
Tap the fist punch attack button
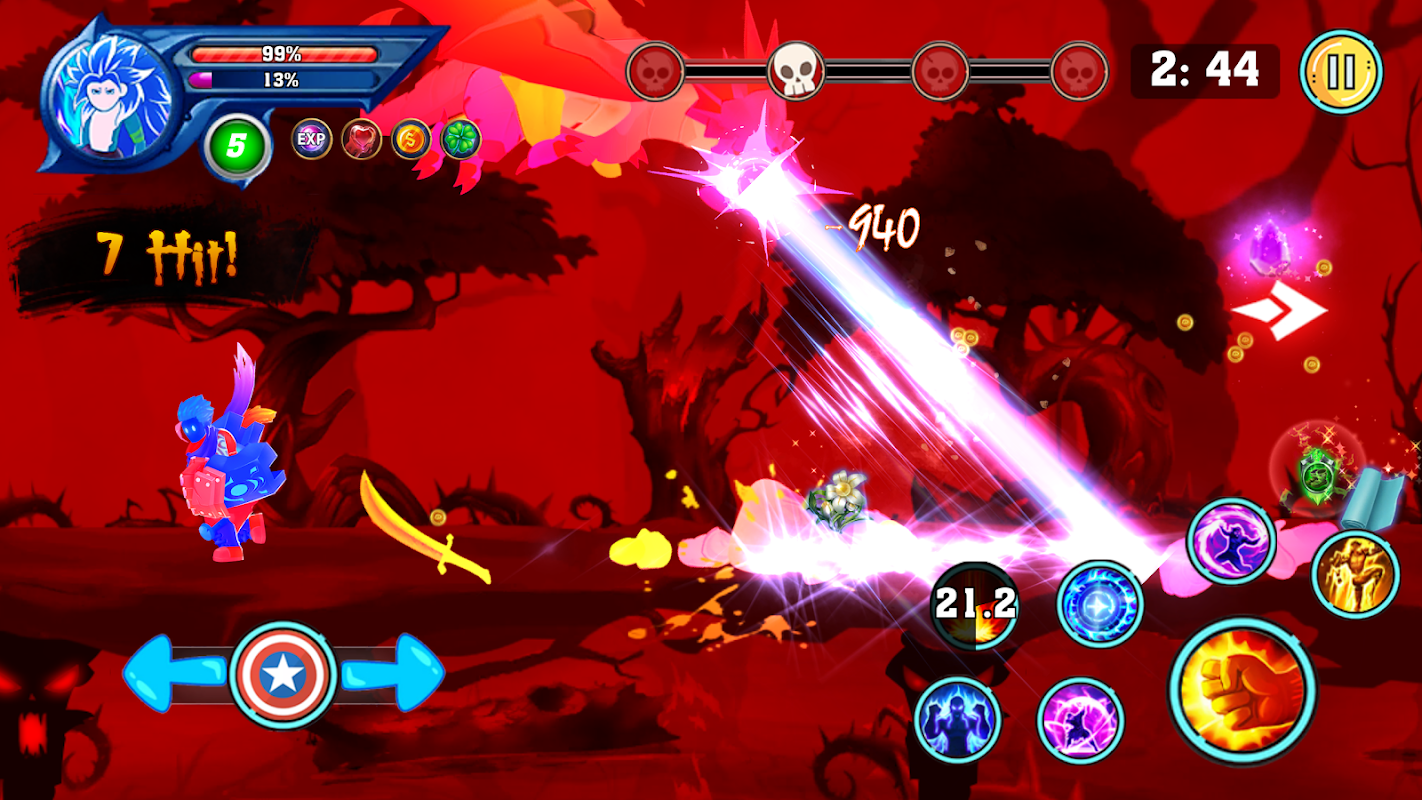point(1242,691)
